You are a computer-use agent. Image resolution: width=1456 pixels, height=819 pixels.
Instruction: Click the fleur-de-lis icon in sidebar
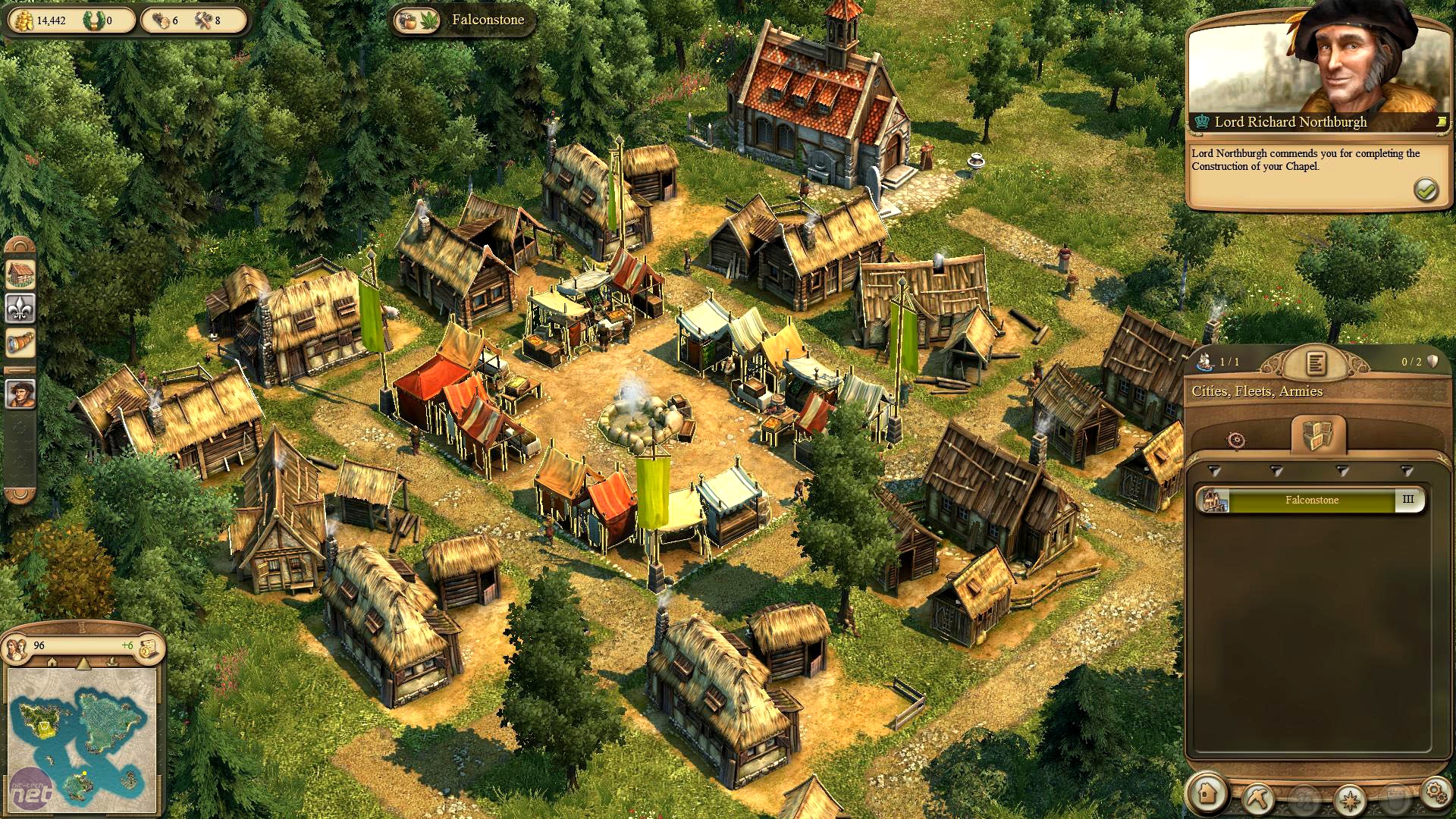tap(20, 308)
